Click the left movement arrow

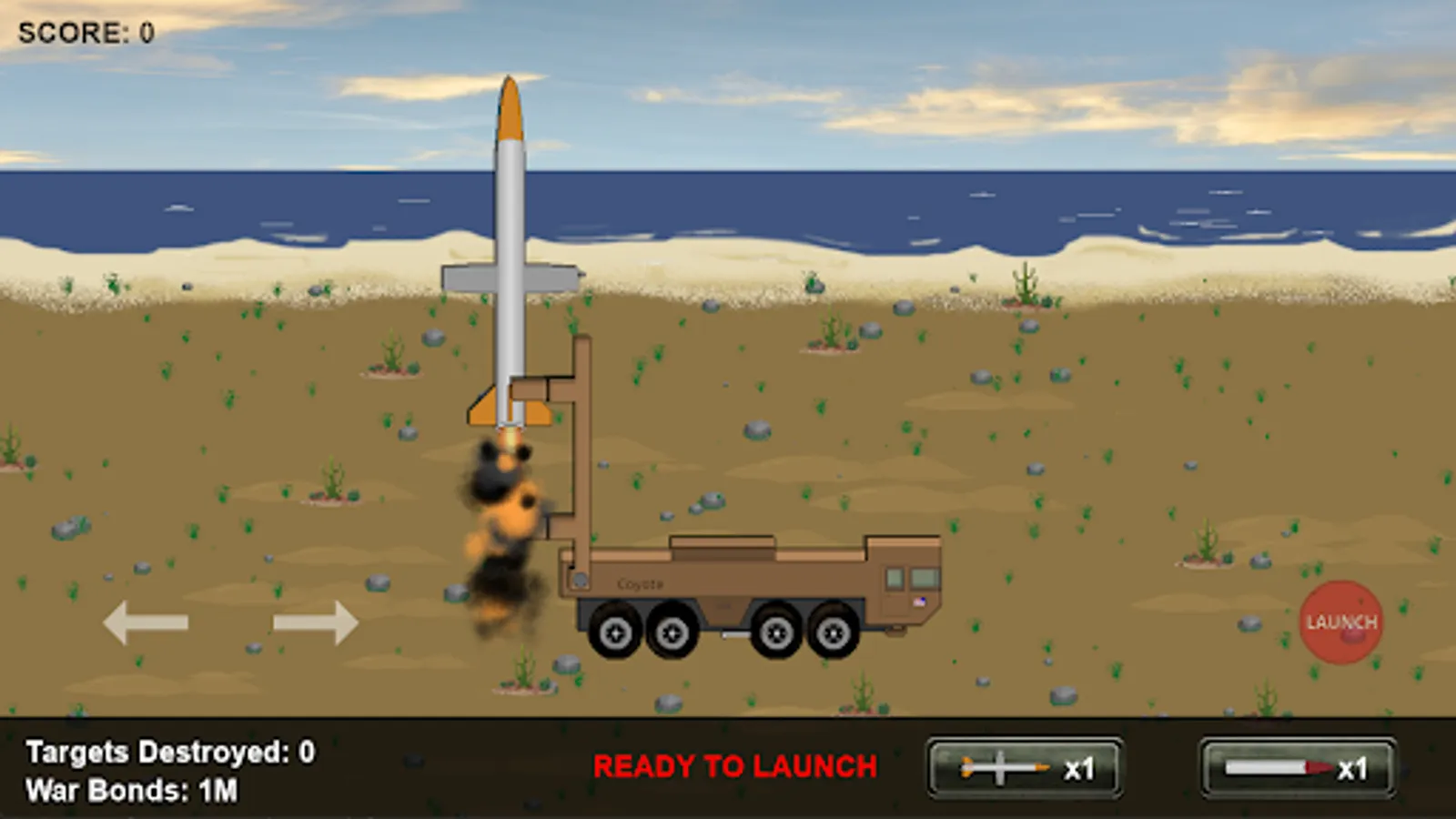[x=146, y=623]
